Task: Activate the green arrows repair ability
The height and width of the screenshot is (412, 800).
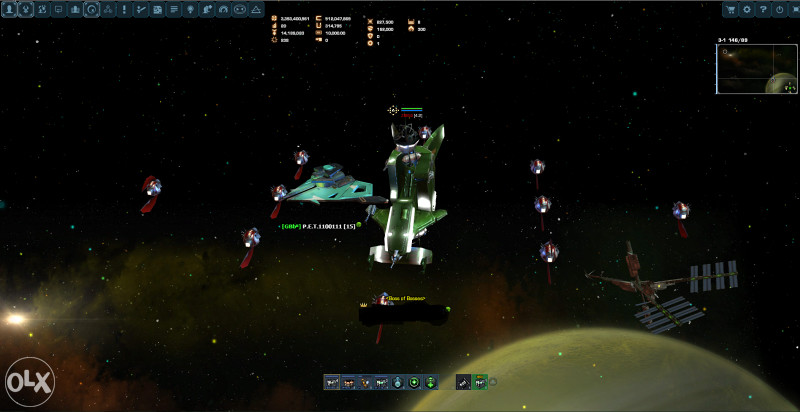Action: 430,382
